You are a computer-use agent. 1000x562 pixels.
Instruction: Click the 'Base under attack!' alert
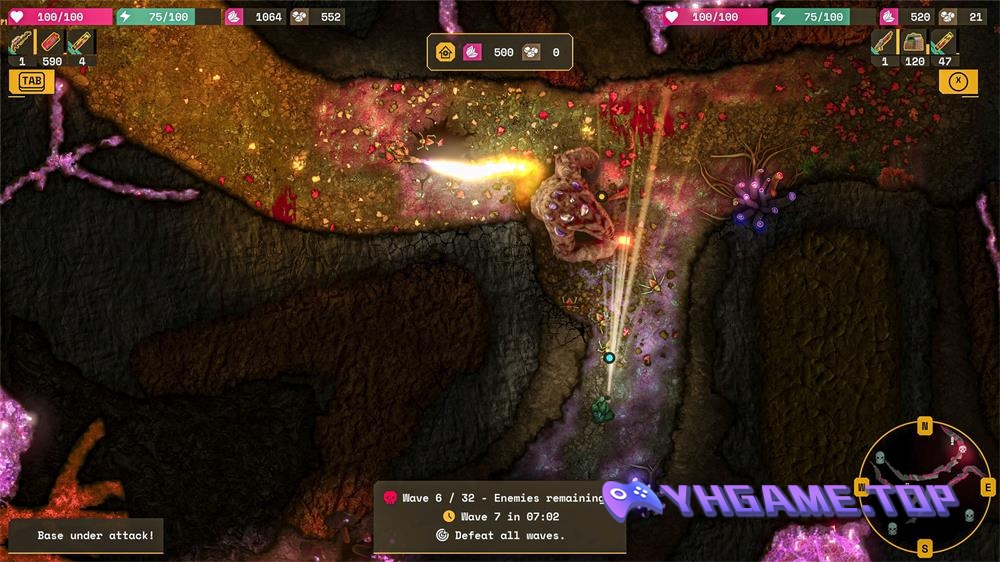[86, 536]
